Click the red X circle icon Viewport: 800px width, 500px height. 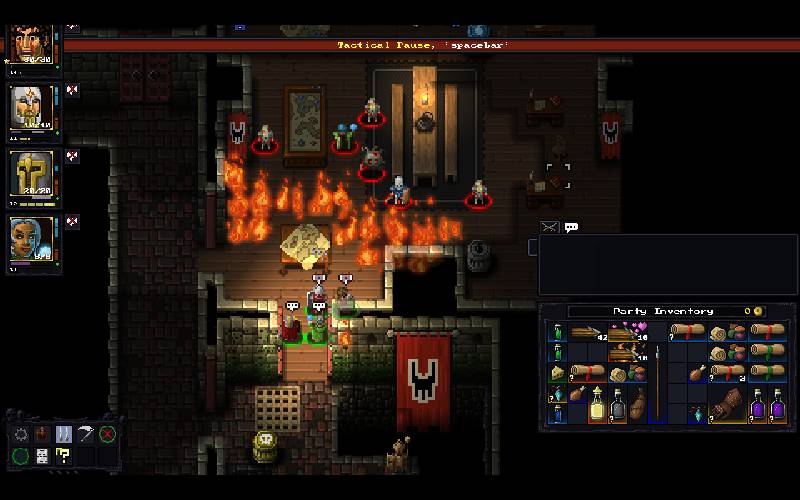(x=107, y=434)
